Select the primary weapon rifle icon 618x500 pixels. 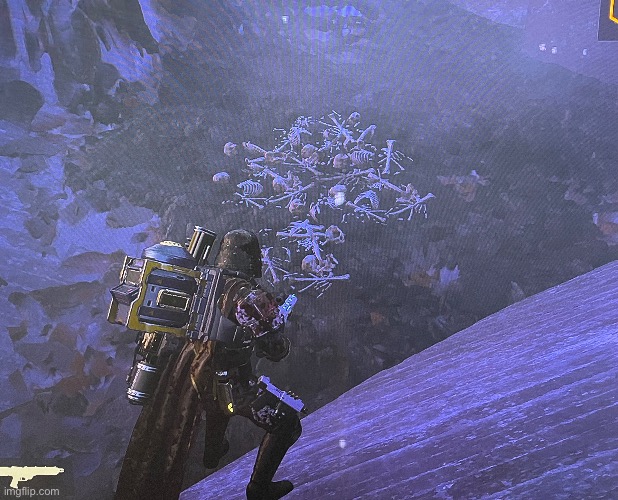point(32,472)
